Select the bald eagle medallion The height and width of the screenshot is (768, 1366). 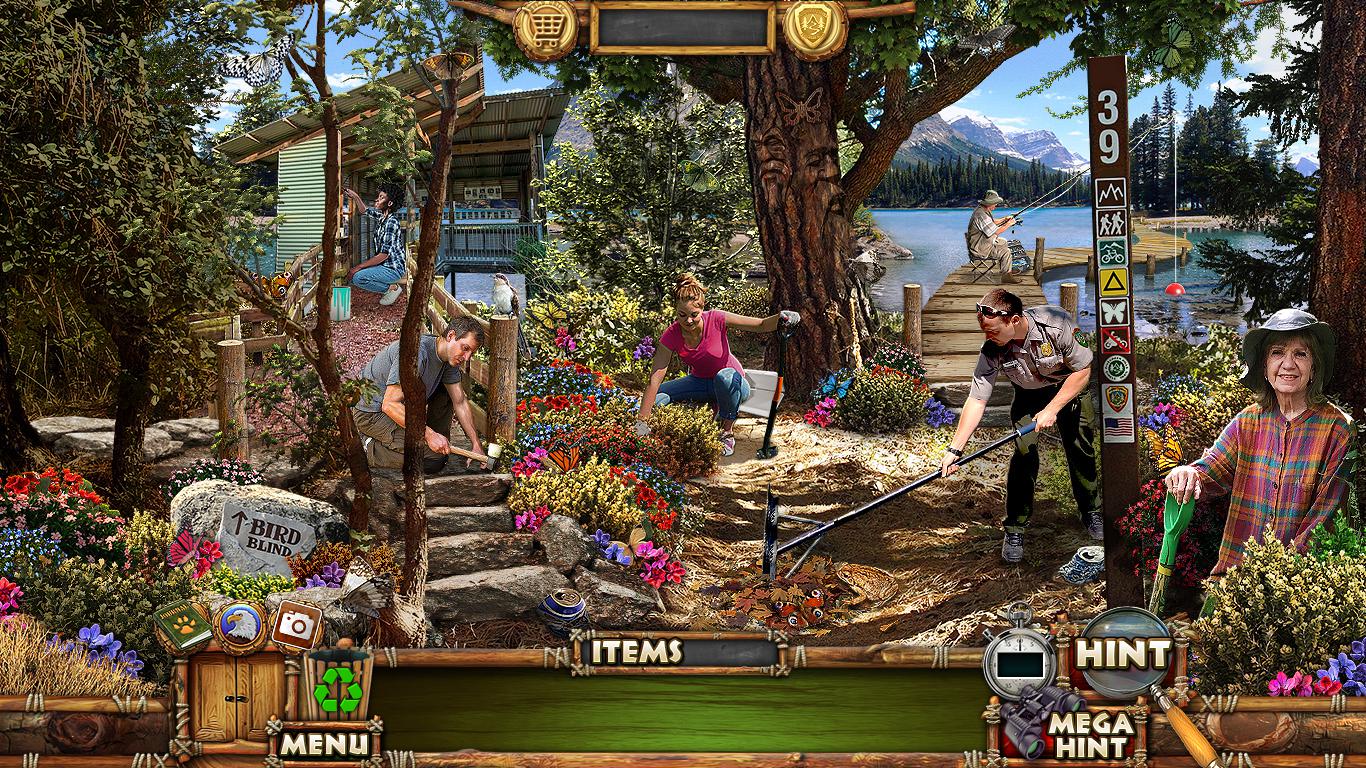(x=240, y=627)
